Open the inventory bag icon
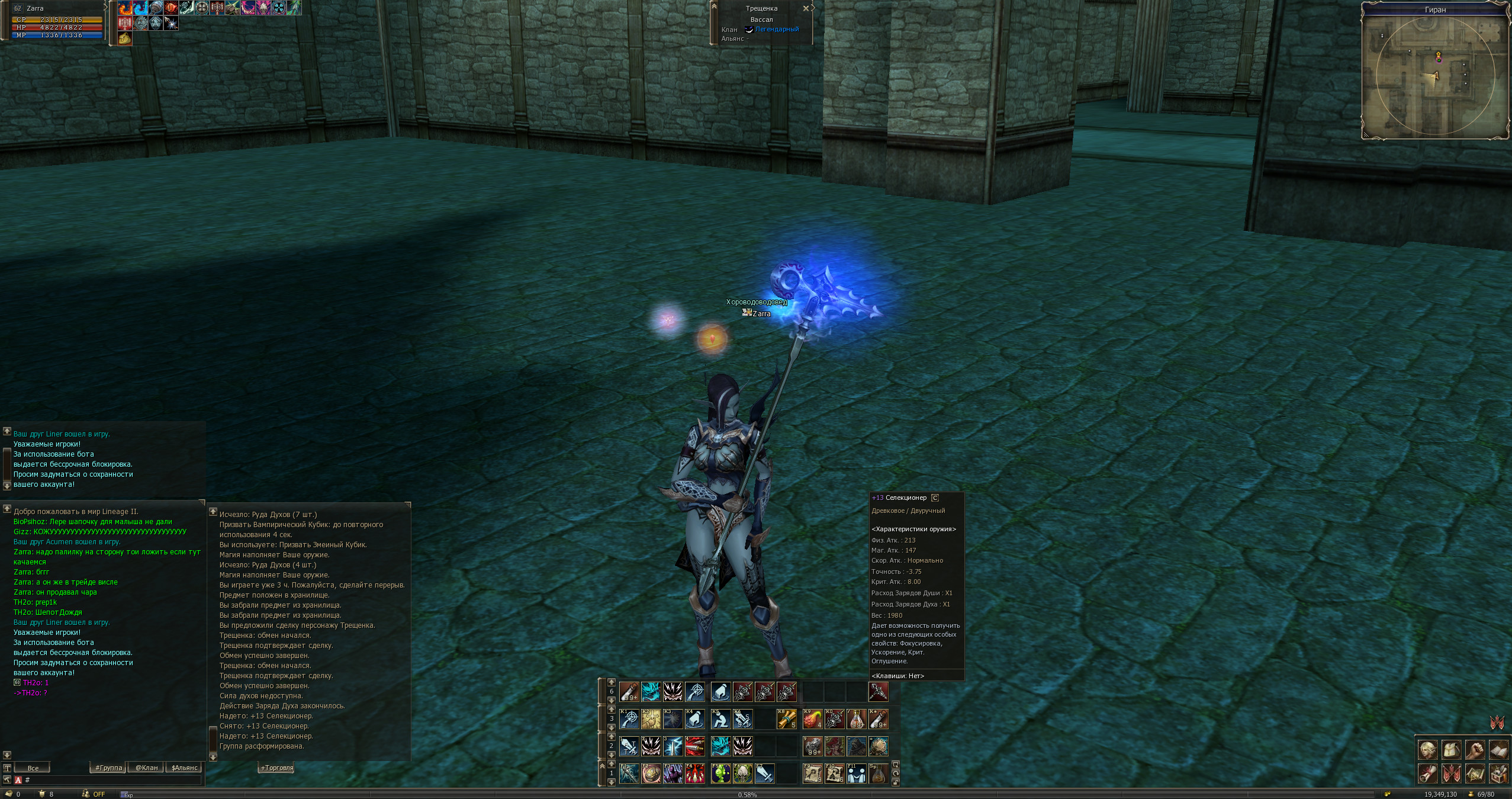 1451,750
